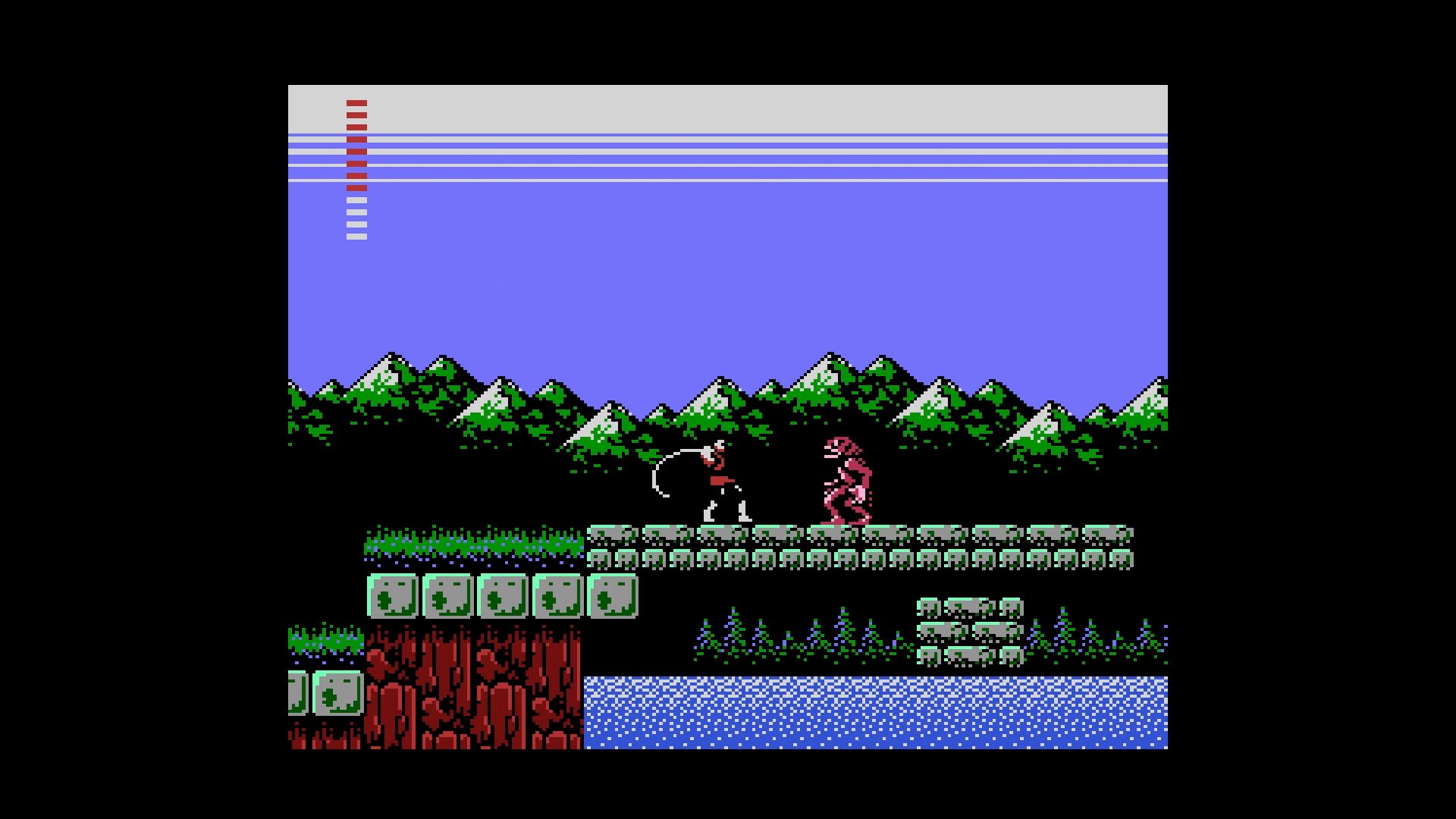Click the grassy ledge tile on the left
This screenshot has width=1456, height=819.
455,538
